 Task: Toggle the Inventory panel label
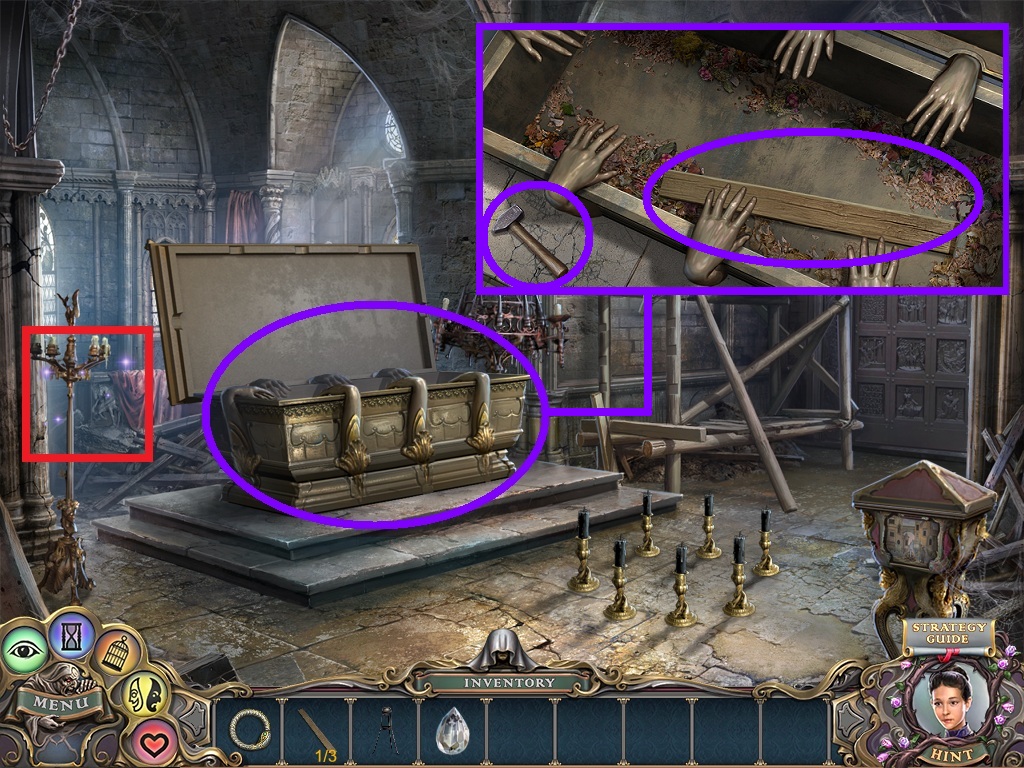(x=509, y=682)
